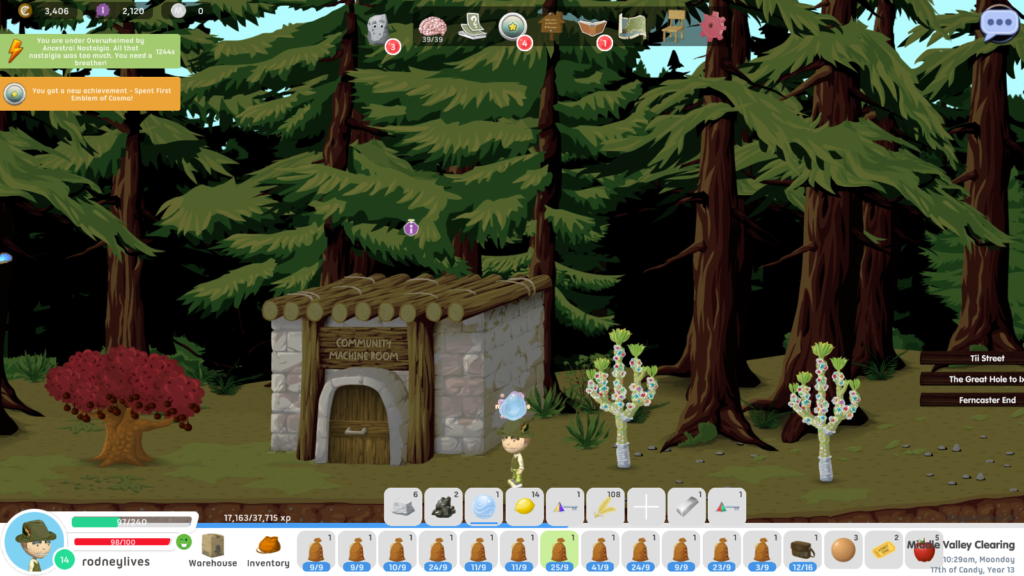Open settings with the red gear icon
Screen dimensions: 1024x576
pyautogui.click(x=712, y=27)
